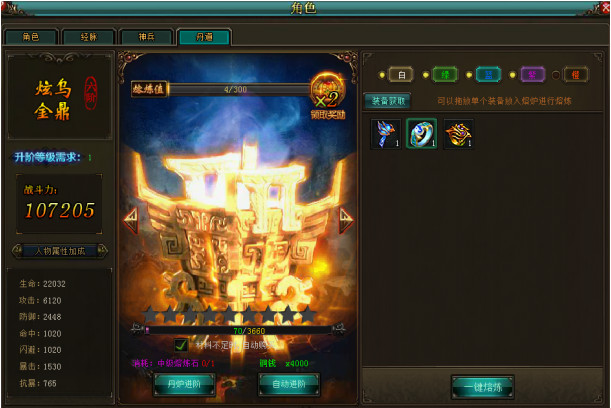Toggle the 绿 quality filter
The width and height of the screenshot is (611, 408).
444,75
